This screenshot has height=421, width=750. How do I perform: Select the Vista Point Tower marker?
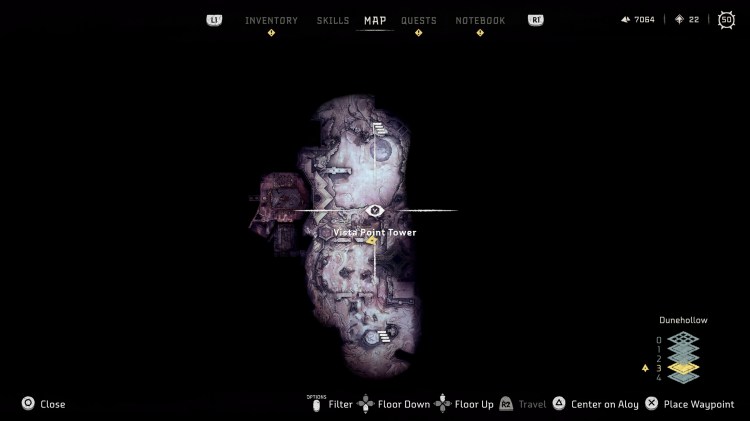375,210
